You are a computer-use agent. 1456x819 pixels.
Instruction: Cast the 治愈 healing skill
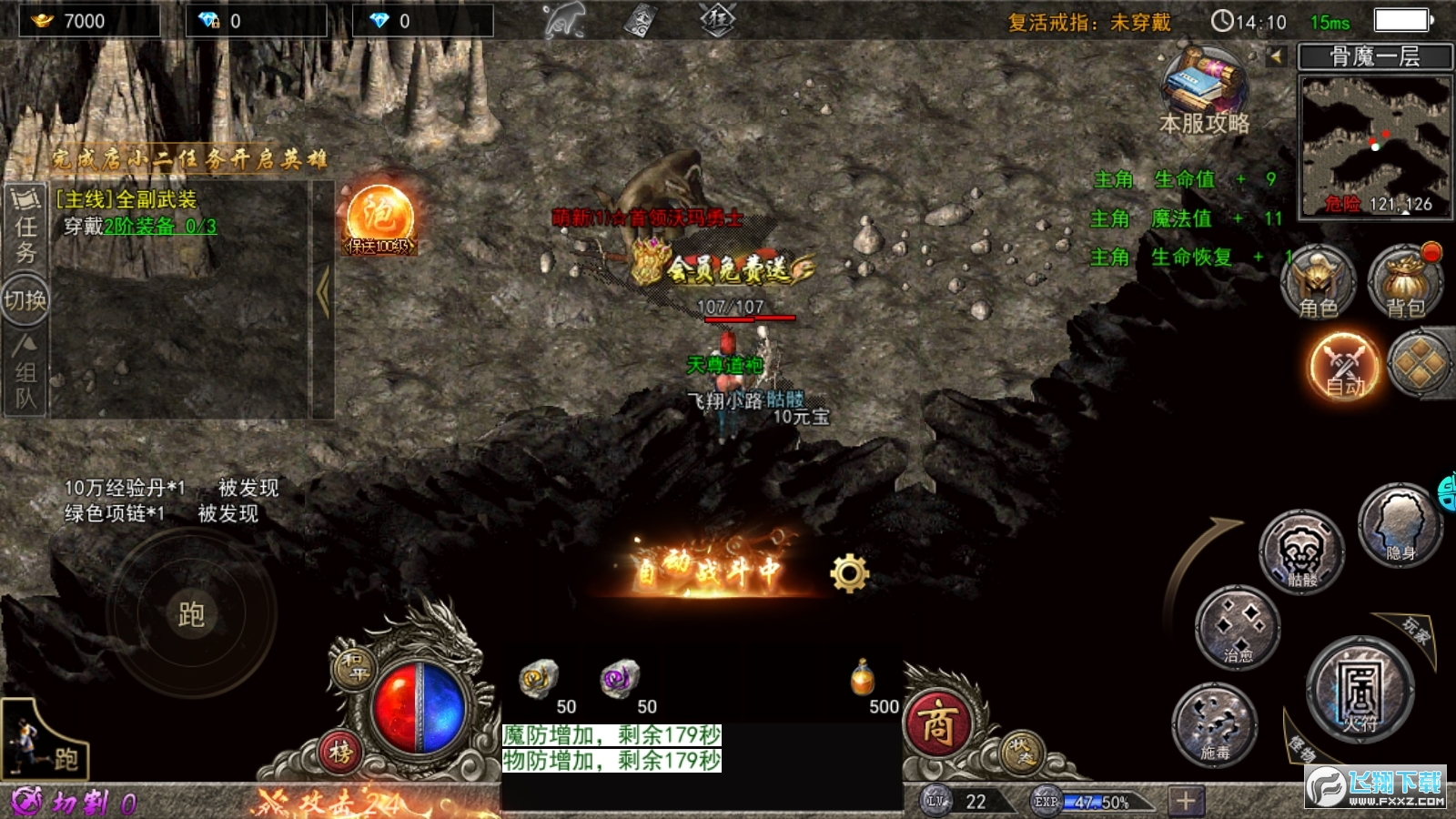(x=1237, y=628)
